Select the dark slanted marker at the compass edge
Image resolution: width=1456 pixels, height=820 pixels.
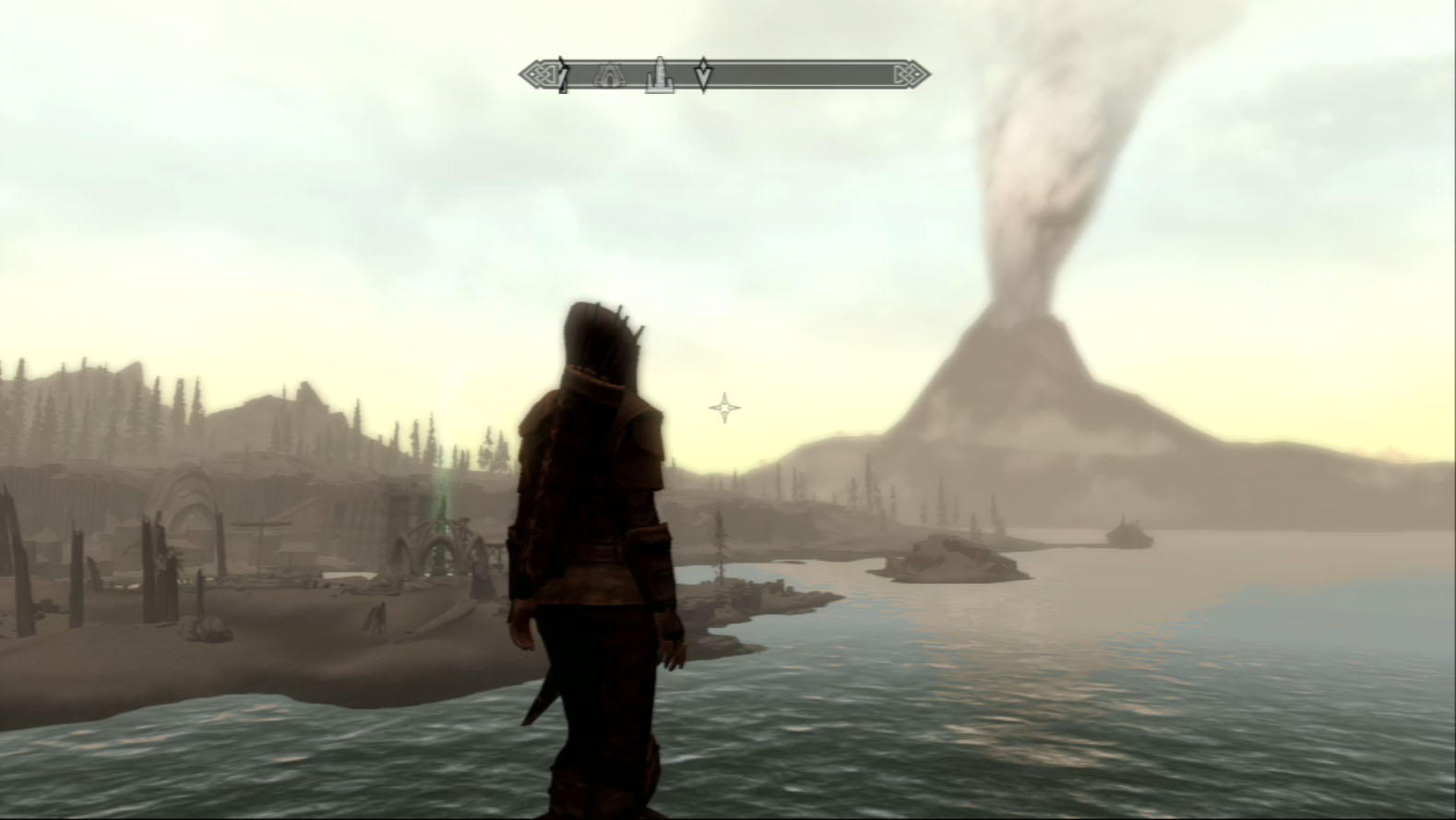[563, 75]
